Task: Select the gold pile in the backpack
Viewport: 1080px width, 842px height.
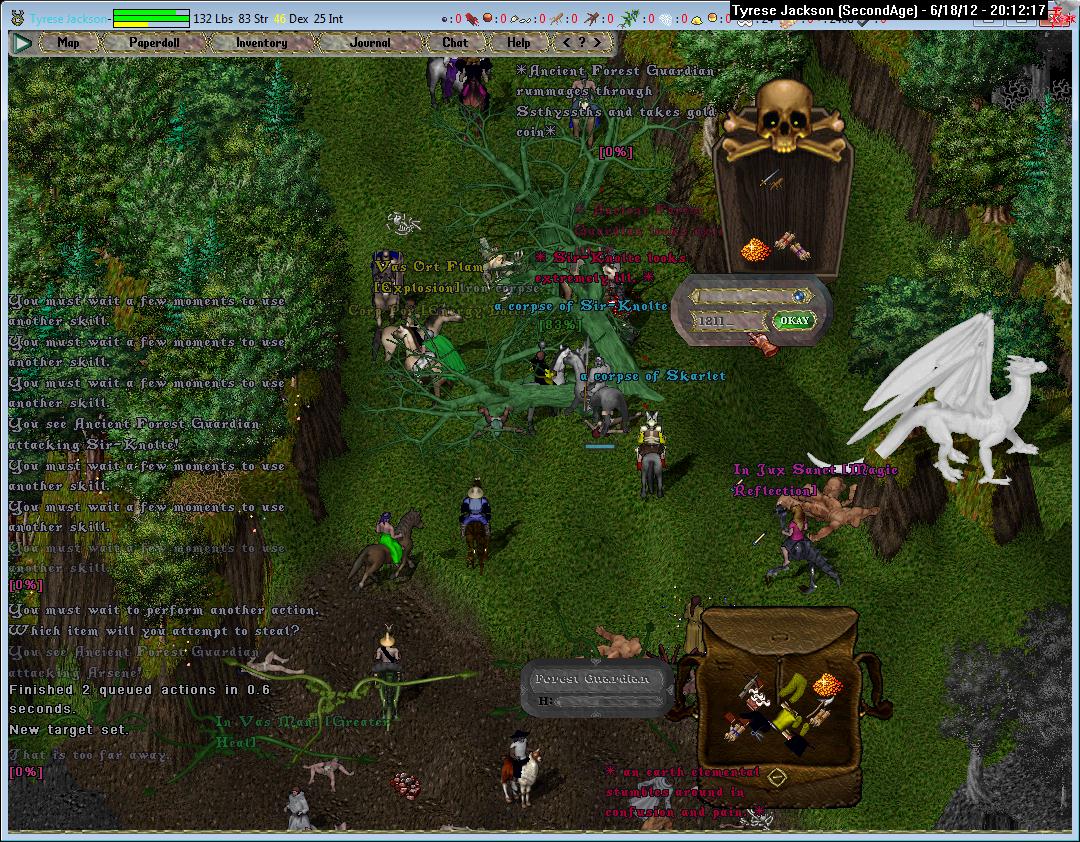Action: coord(826,685)
